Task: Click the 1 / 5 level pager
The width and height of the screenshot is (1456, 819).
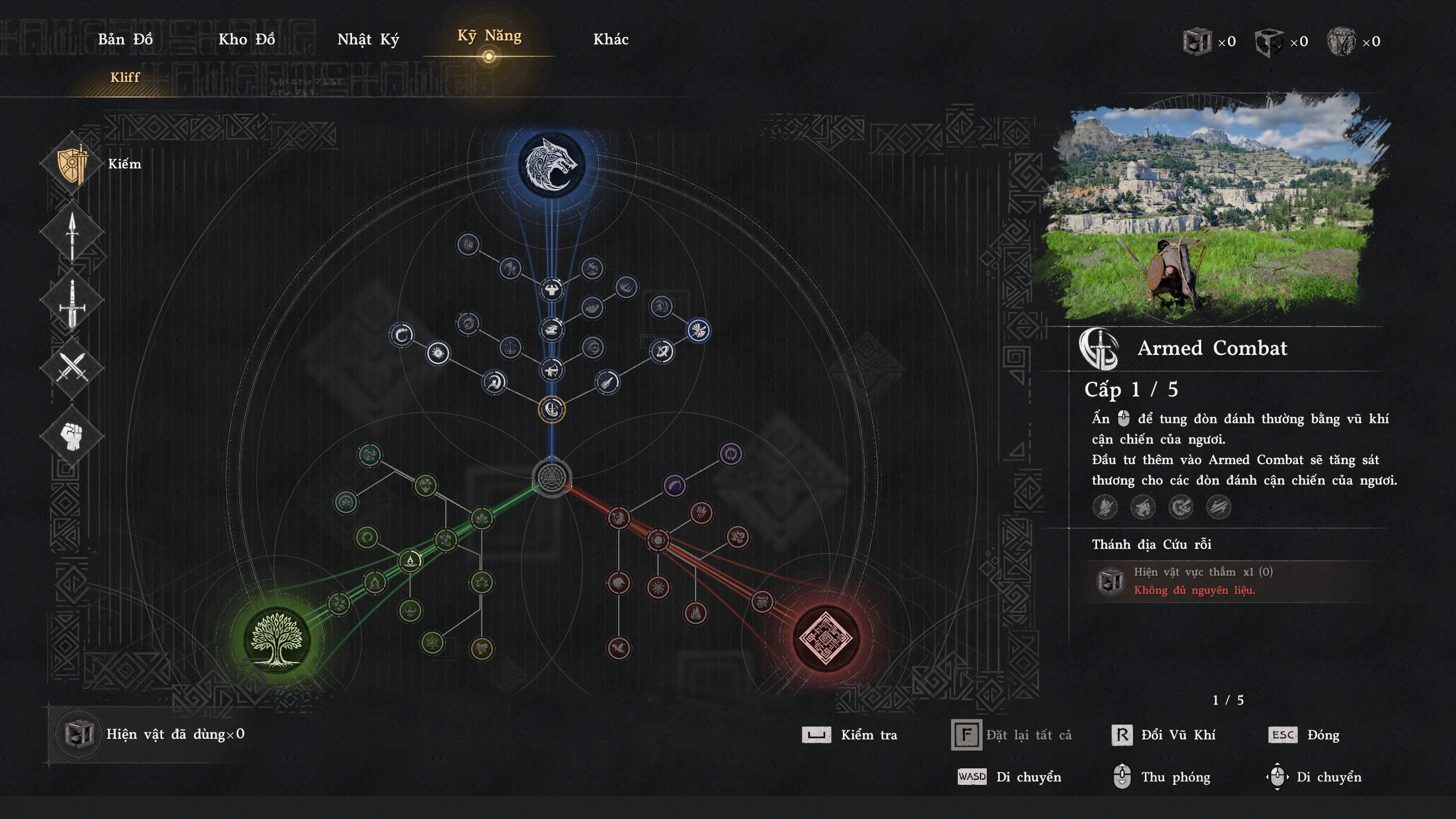Action: [1228, 701]
